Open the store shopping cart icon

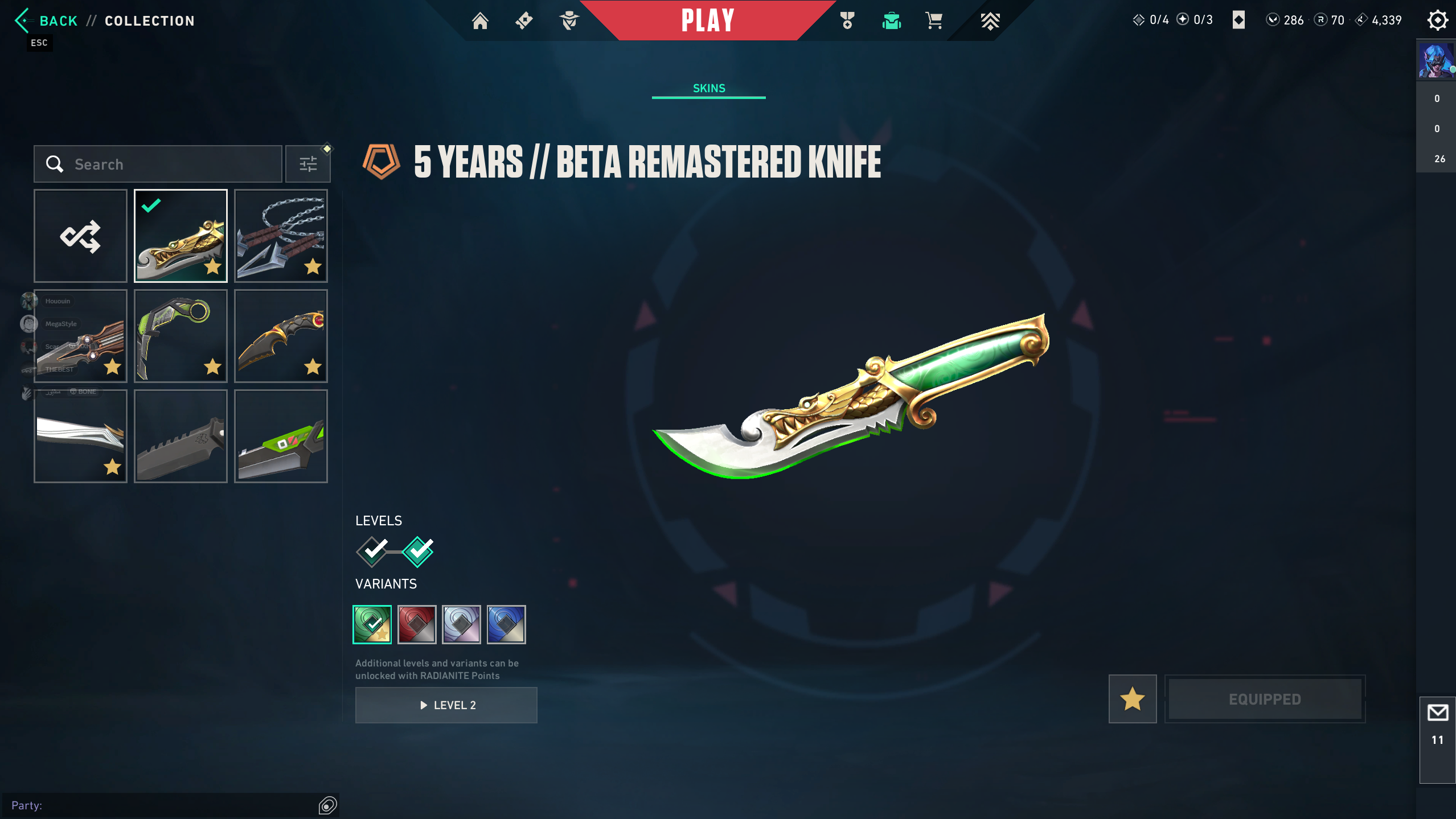point(934,21)
